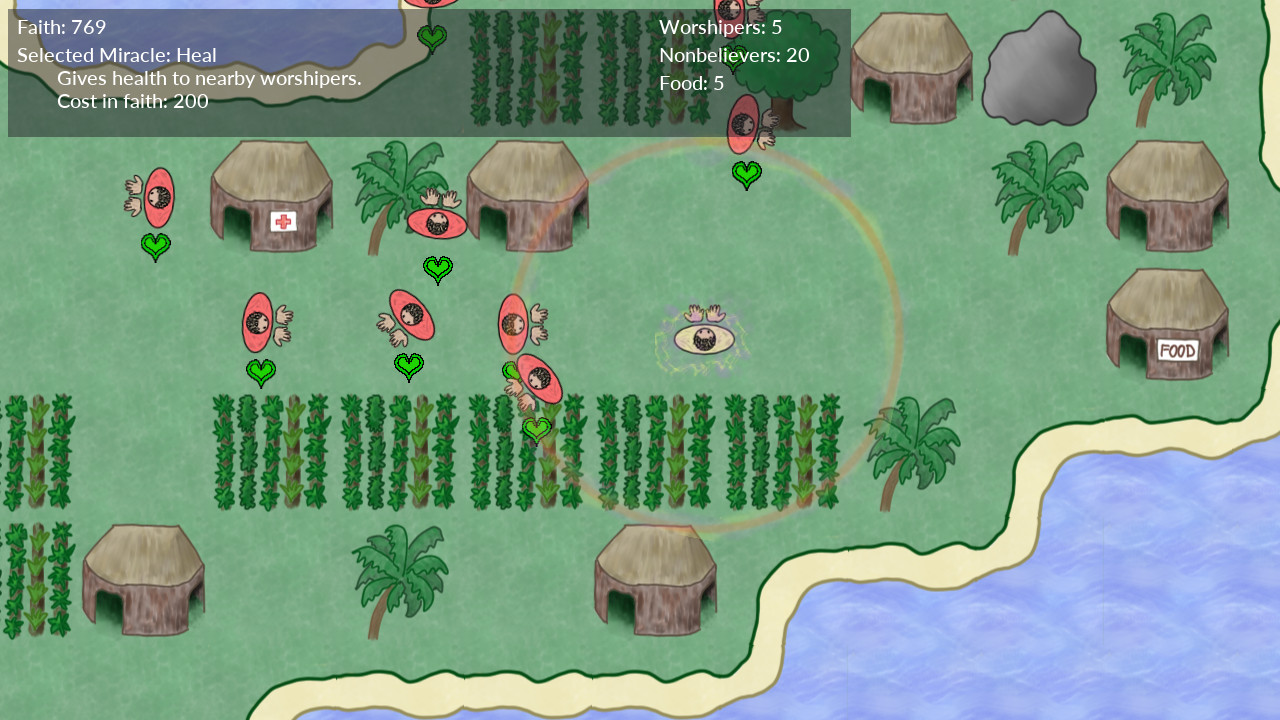1280x720 pixels.
Task: Select the FOOD sign on the storage hut
Action: coord(1178,351)
